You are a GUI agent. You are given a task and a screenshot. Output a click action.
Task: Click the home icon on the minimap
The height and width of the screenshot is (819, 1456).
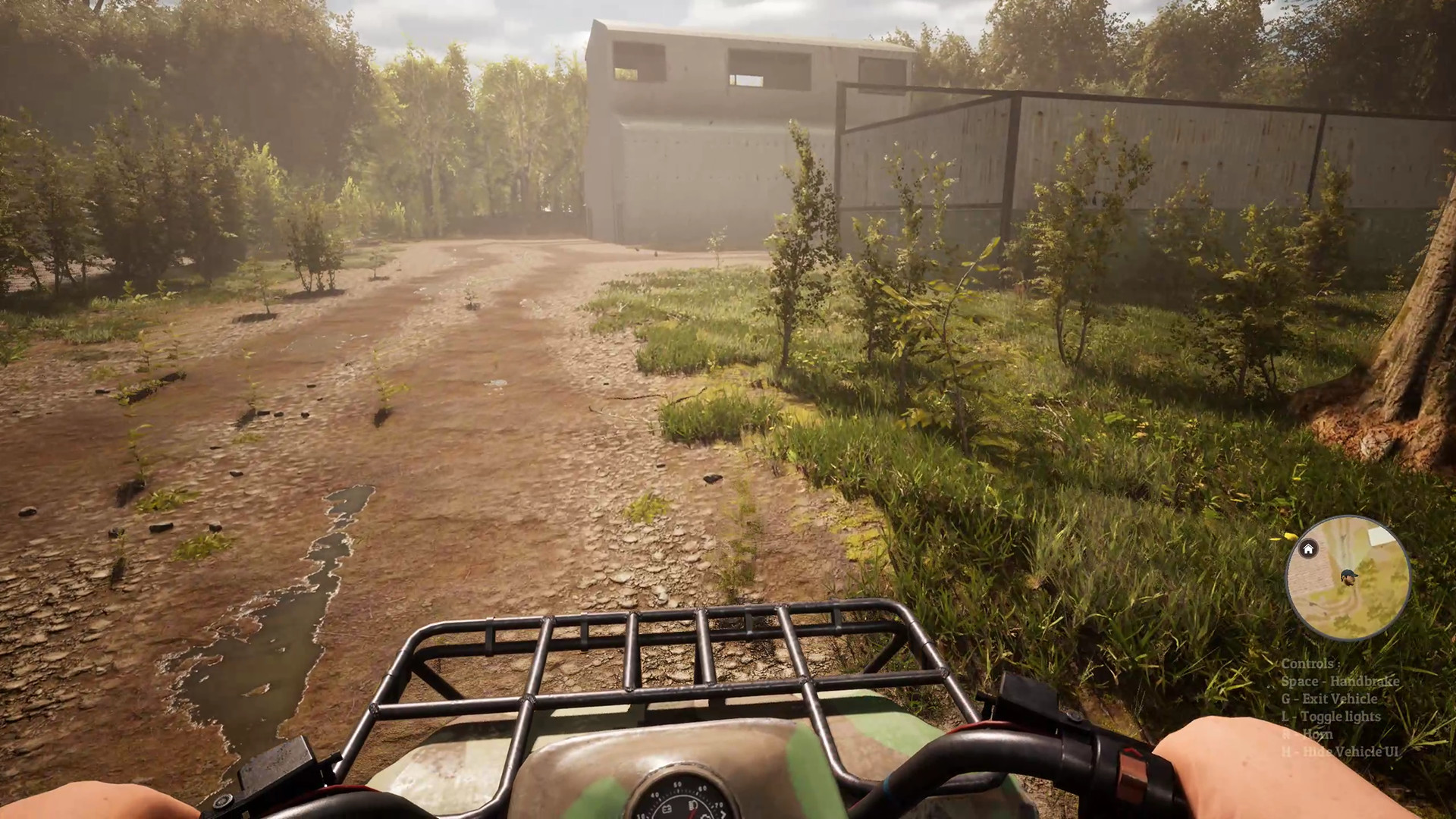click(1307, 549)
